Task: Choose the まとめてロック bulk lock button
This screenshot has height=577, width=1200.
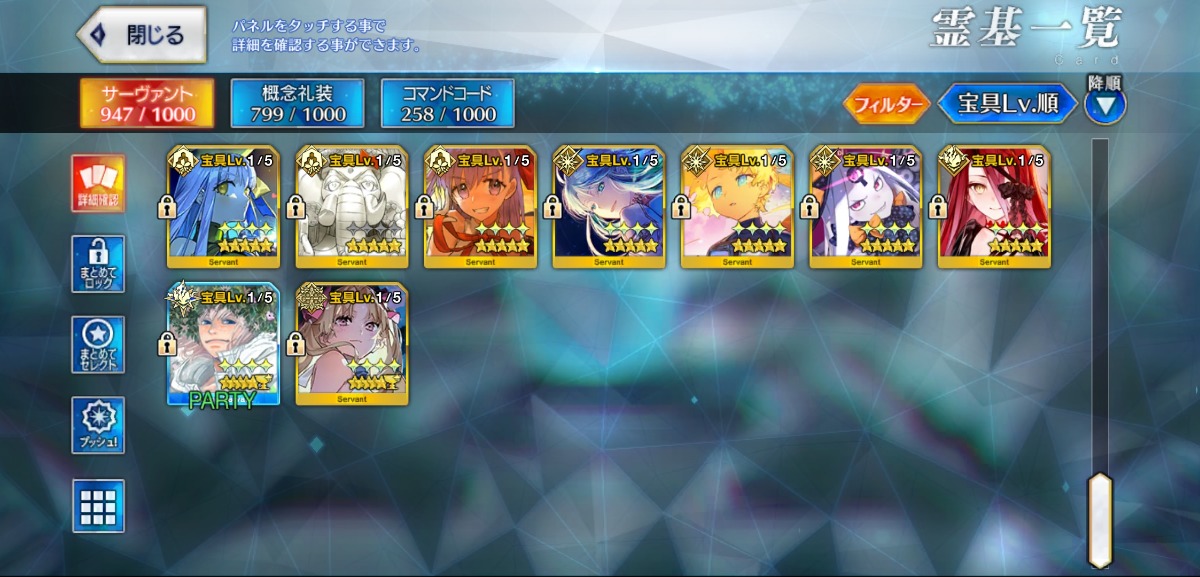Action: (98, 264)
